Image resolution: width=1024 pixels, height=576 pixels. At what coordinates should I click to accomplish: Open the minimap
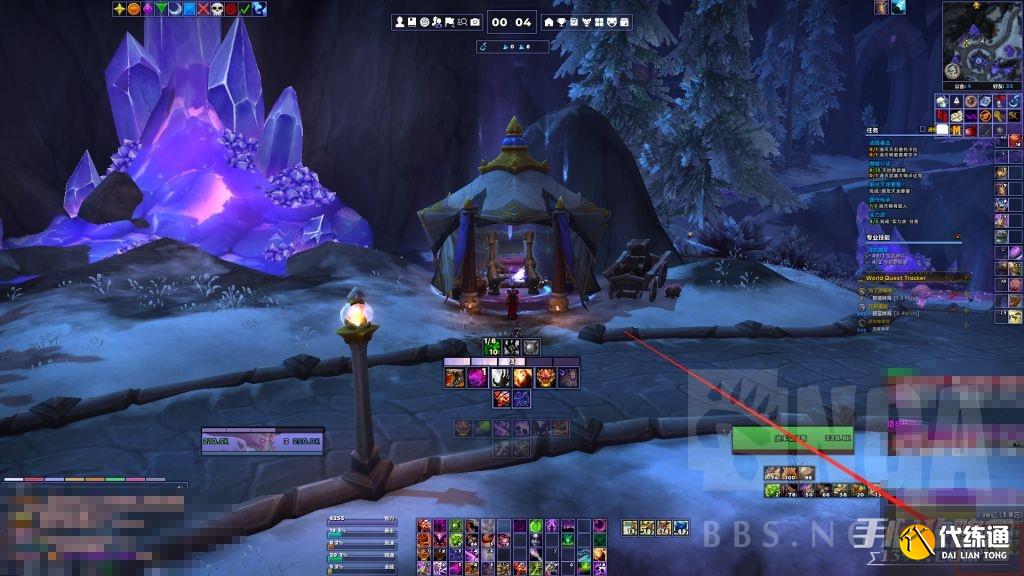(981, 43)
